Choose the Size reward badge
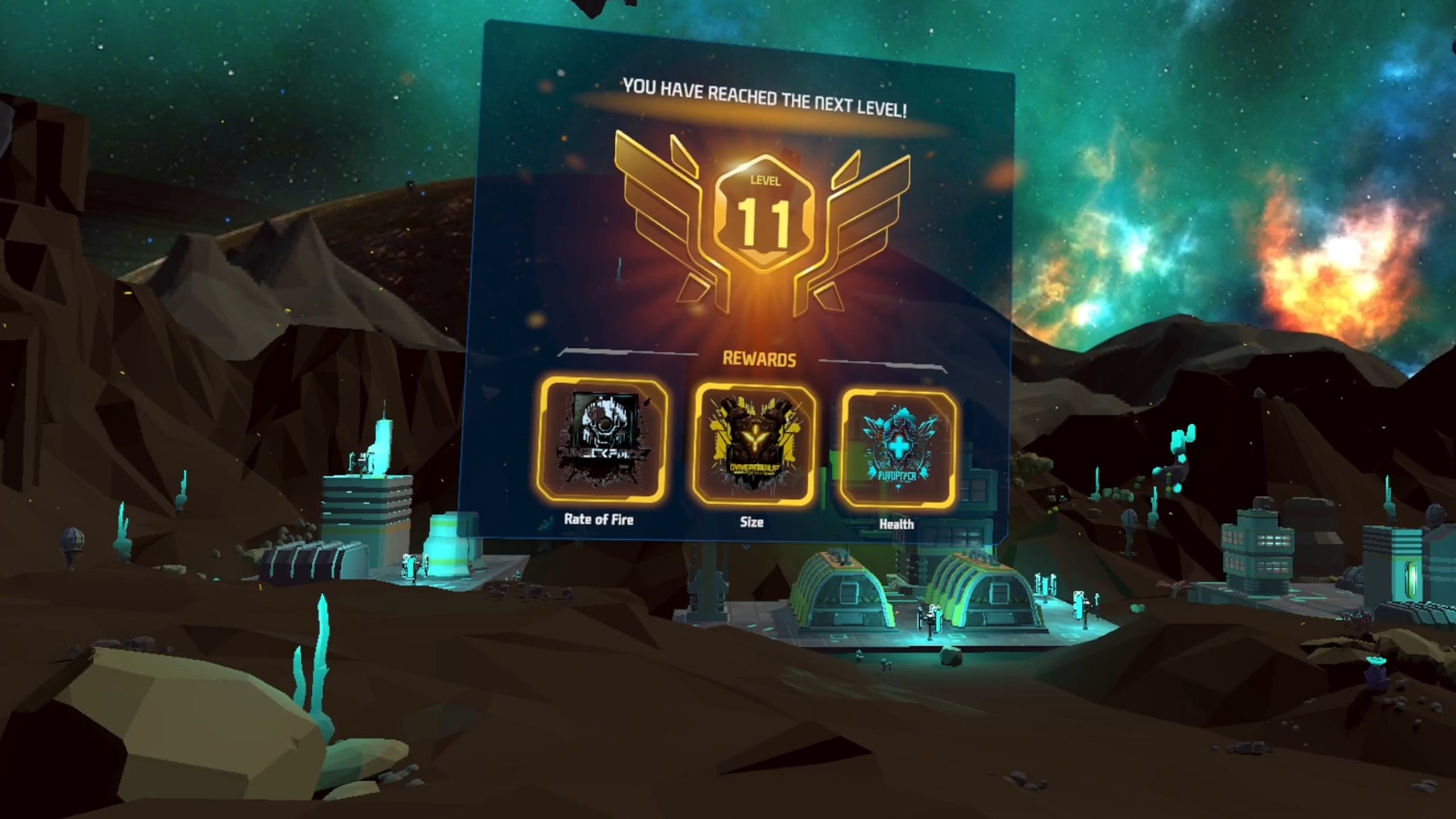Image resolution: width=1456 pixels, height=819 pixels. [752, 445]
